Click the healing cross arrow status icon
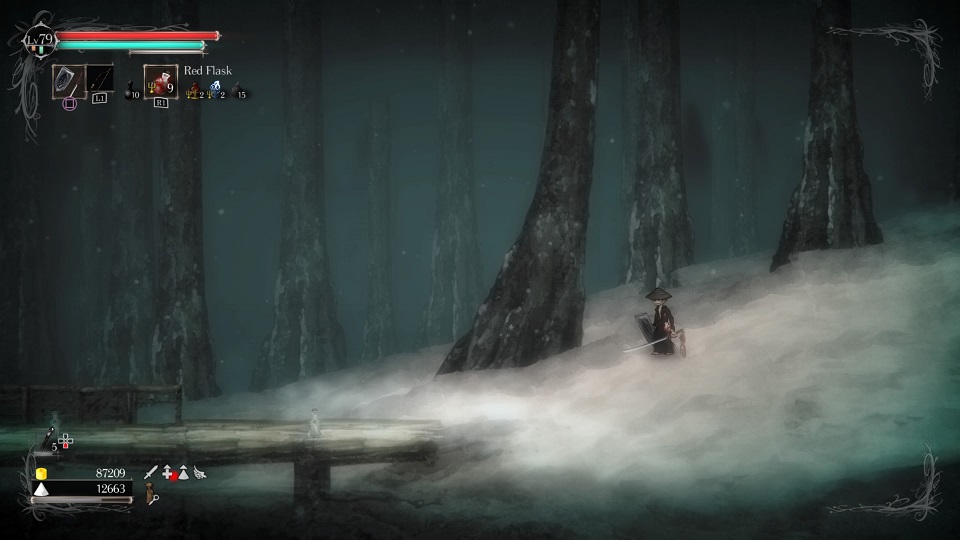The width and height of the screenshot is (960, 540). [167, 472]
